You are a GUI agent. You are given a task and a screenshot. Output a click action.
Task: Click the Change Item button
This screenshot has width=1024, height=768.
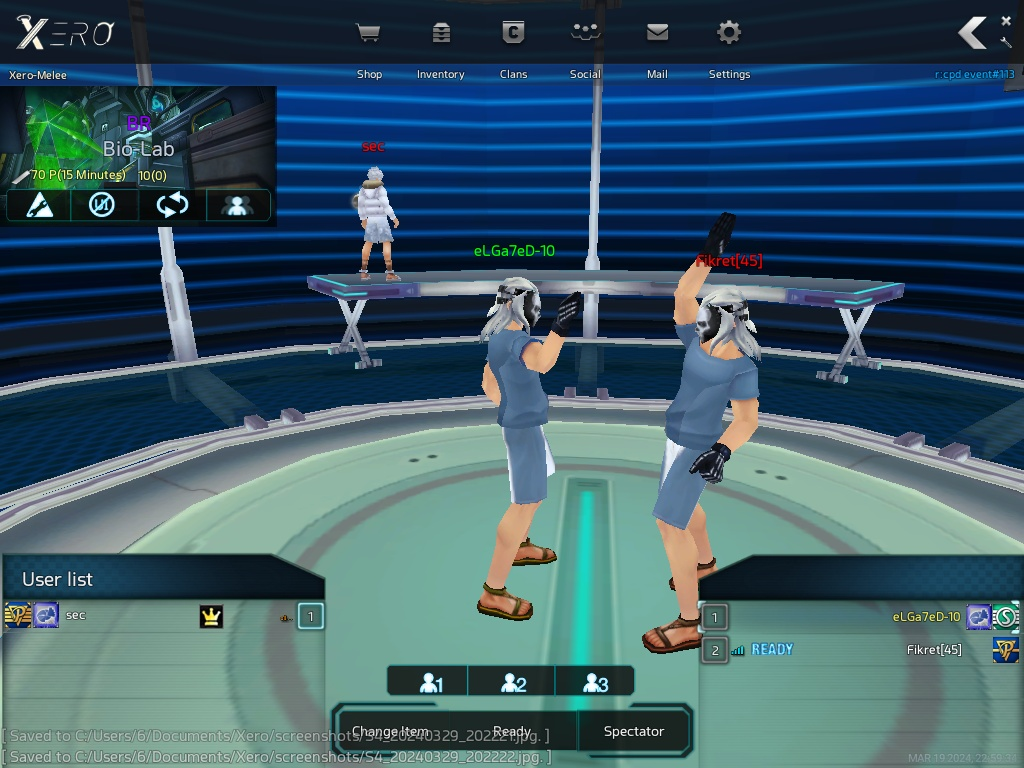pos(392,731)
